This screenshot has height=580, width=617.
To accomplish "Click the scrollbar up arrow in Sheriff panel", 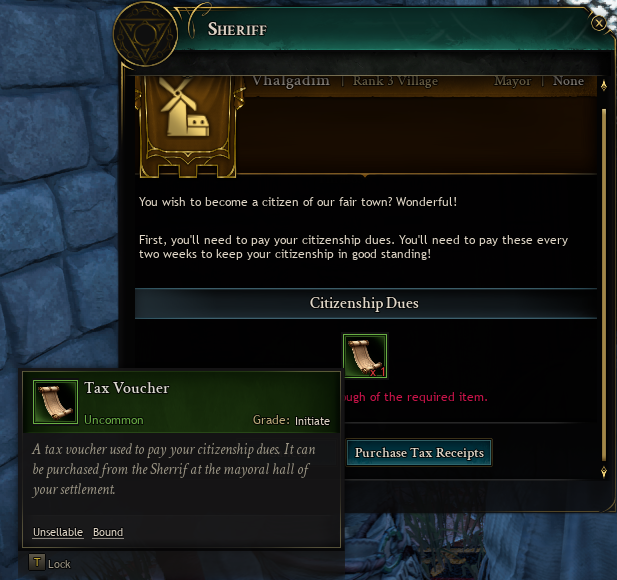I will coord(603,88).
